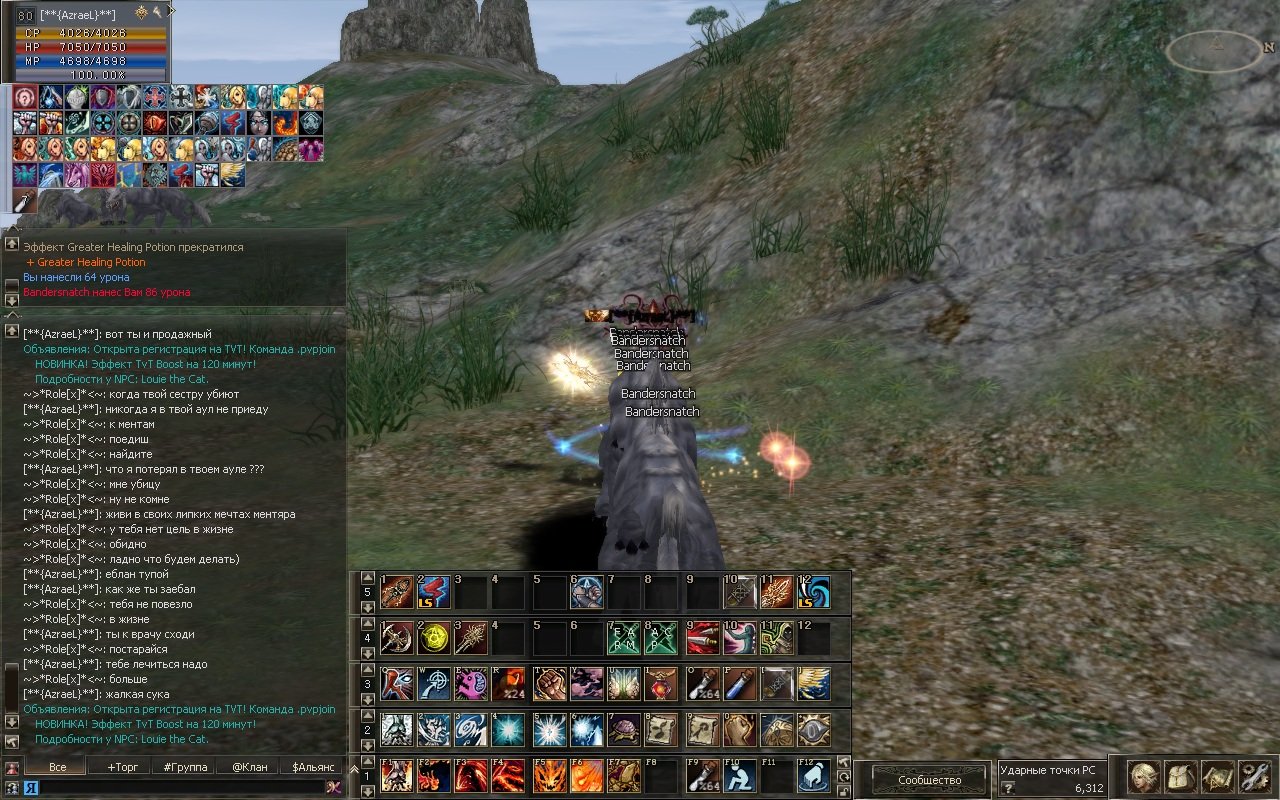
Task: Use the yellow pentagram skill in slot 2
Action: click(x=434, y=638)
